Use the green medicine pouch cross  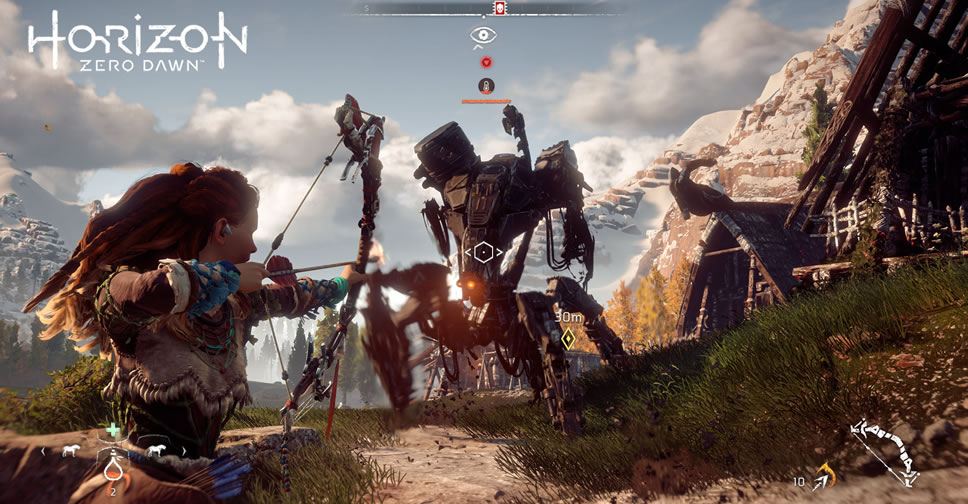coord(113,431)
